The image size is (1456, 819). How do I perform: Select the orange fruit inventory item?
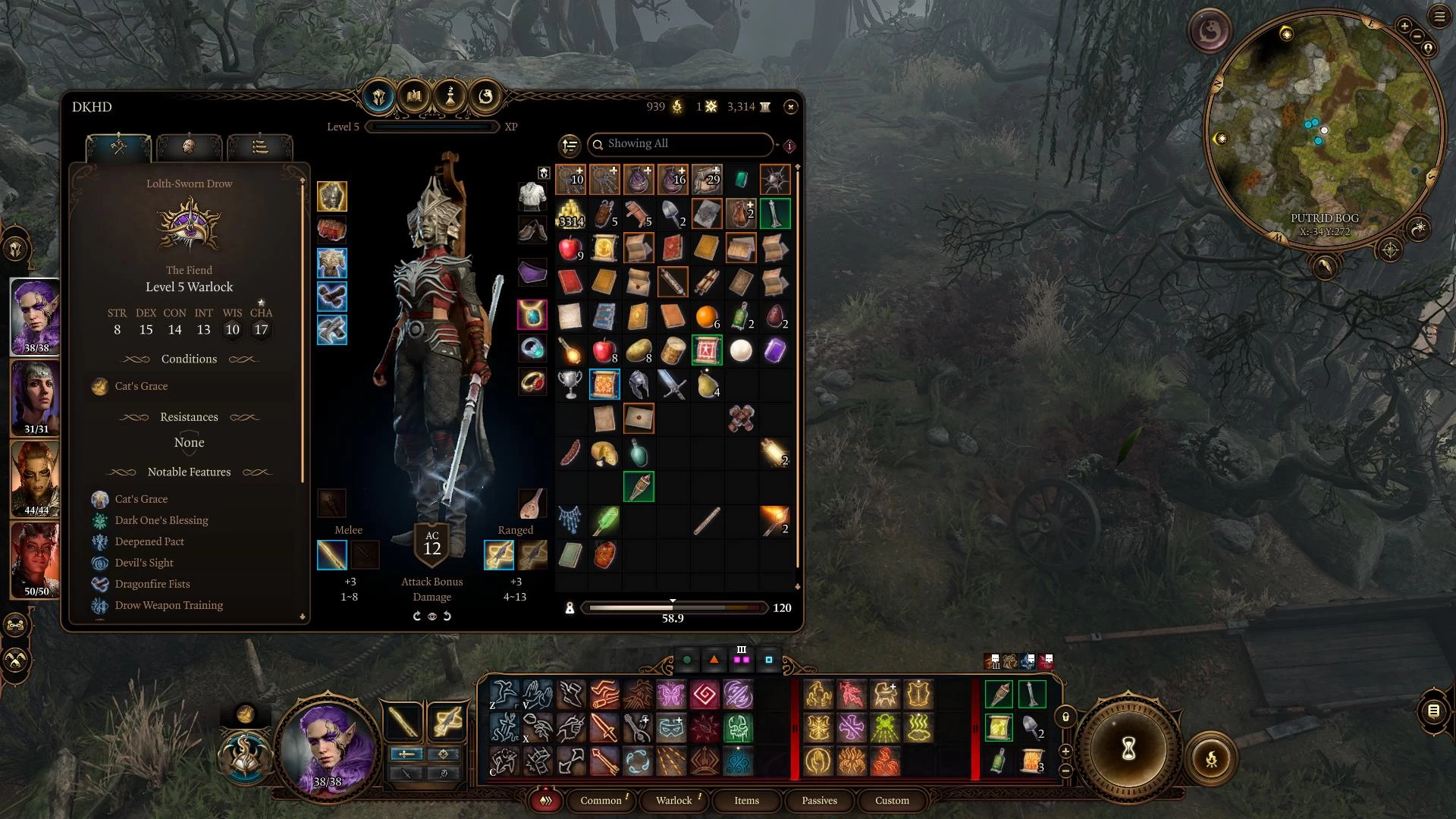tap(706, 316)
